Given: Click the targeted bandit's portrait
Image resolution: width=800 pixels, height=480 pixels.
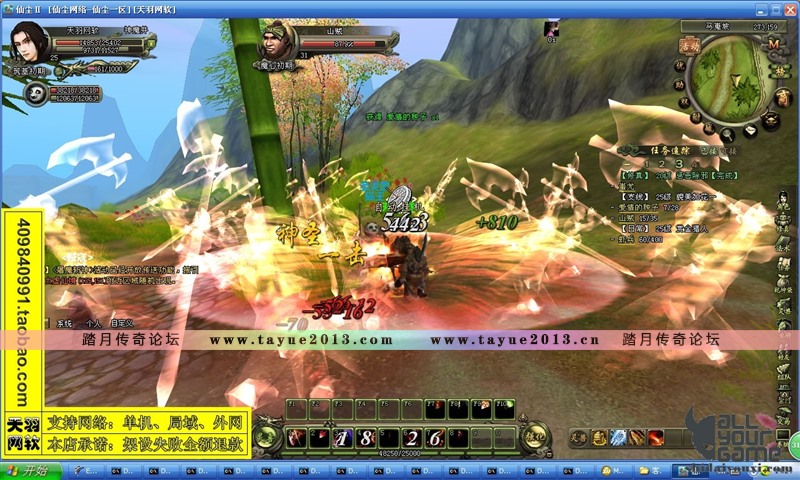Looking at the screenshot, I should tap(279, 44).
